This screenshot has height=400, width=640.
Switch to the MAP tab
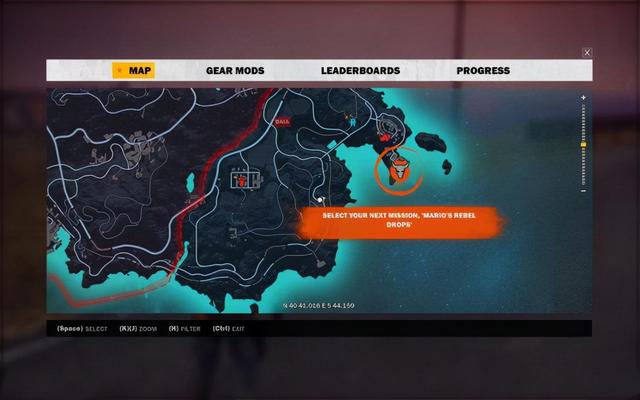click(133, 71)
